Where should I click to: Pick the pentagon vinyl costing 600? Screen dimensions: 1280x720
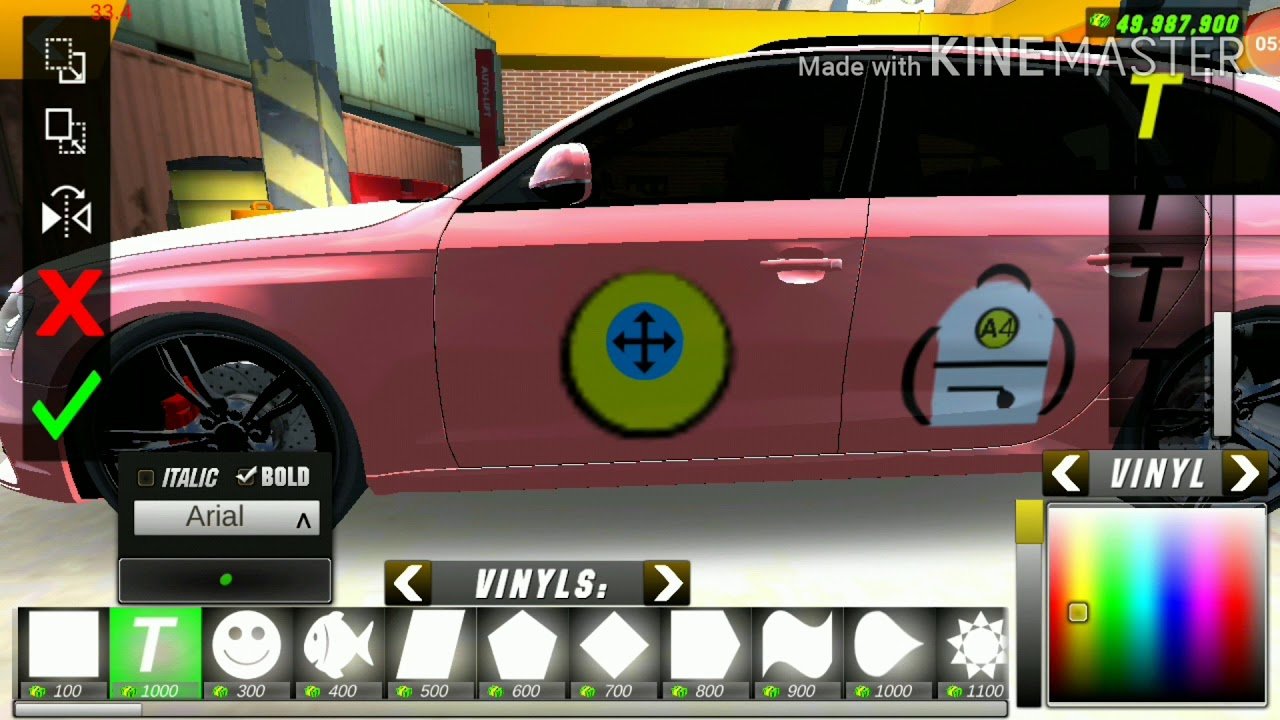[522, 645]
